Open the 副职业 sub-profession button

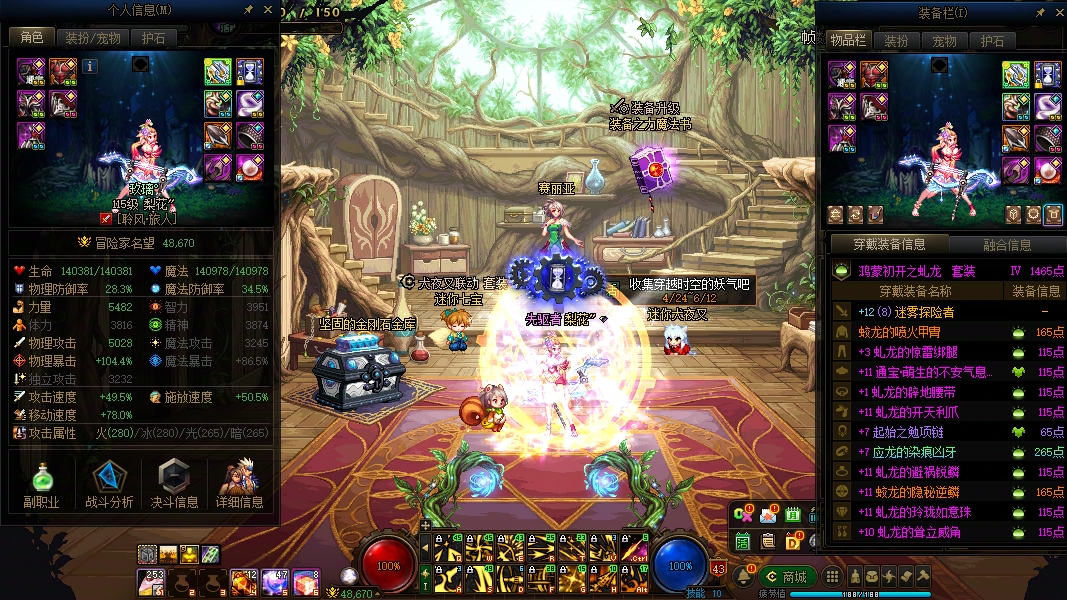click(41, 485)
